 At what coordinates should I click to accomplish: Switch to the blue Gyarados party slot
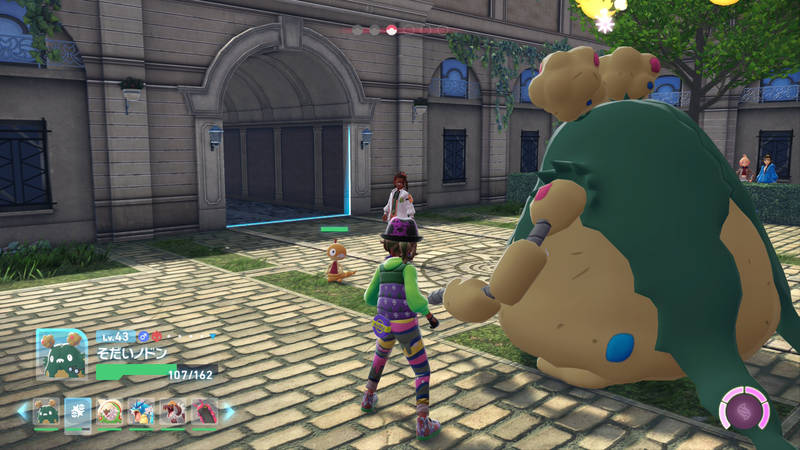pyautogui.click(x=141, y=412)
